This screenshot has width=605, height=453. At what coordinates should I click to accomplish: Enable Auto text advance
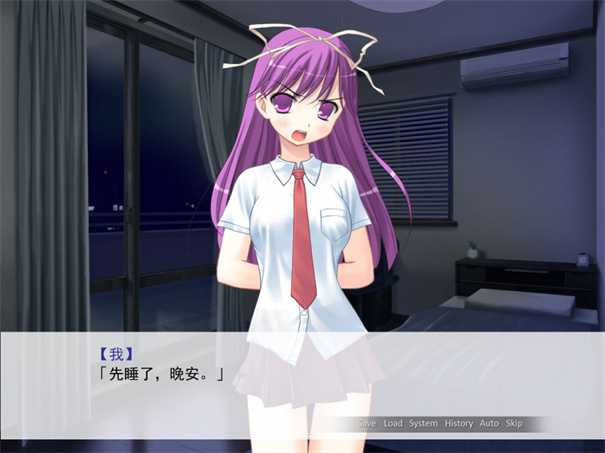click(489, 423)
